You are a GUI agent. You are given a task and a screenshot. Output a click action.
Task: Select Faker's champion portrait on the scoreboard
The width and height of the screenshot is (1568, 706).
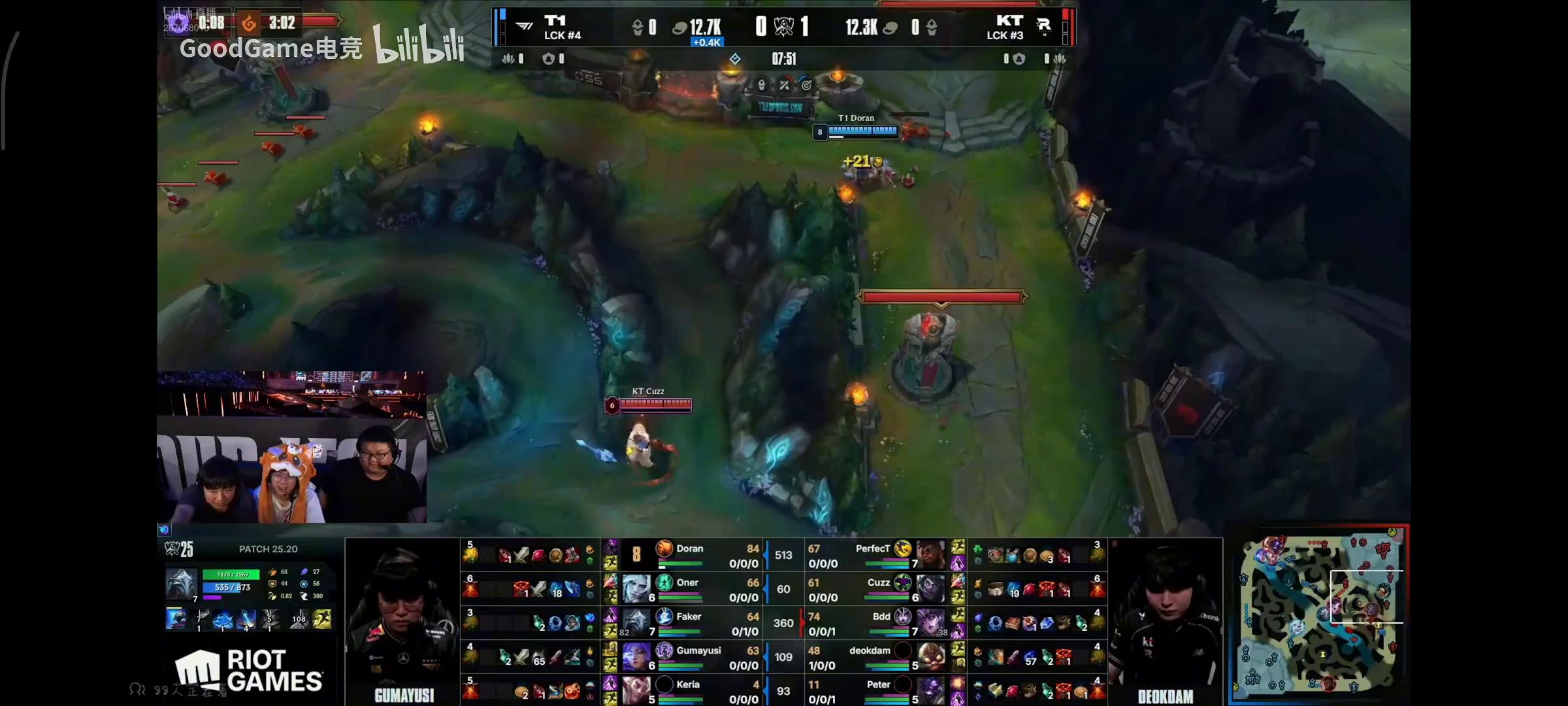click(634, 622)
